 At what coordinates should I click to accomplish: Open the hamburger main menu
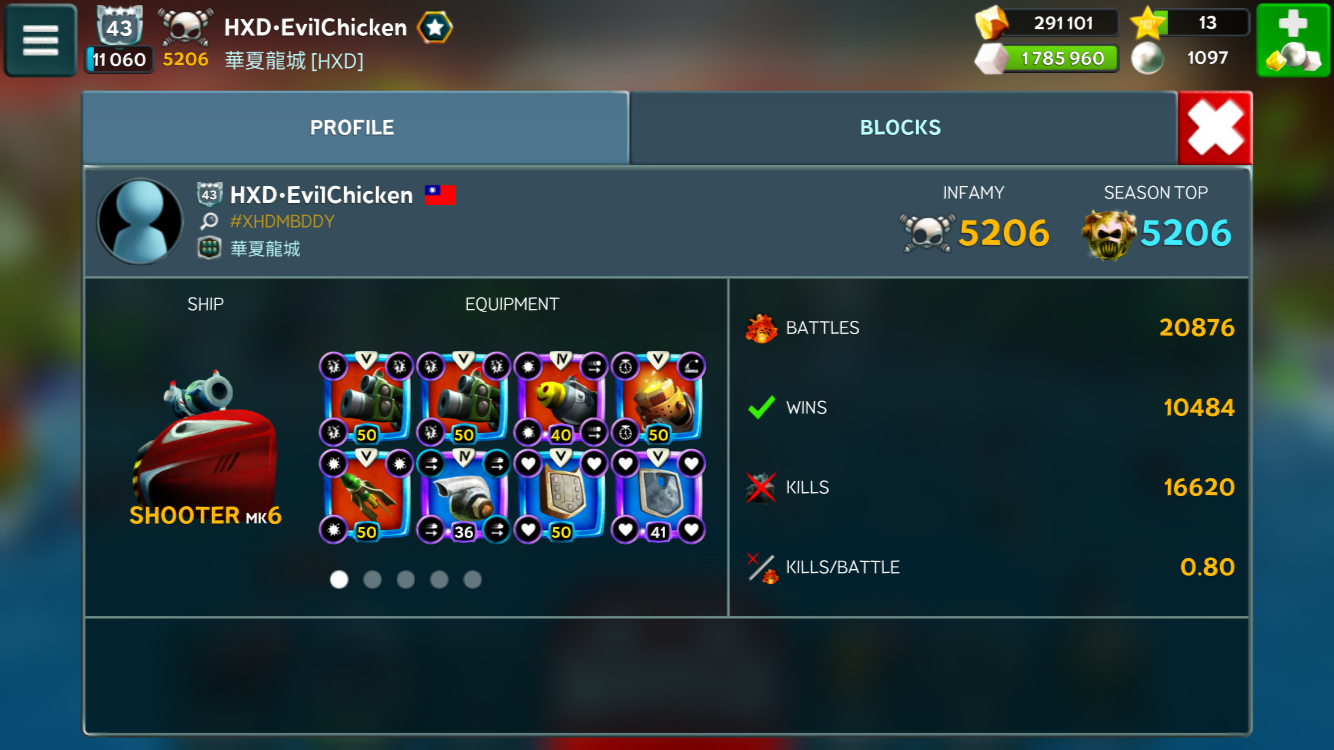click(x=41, y=41)
